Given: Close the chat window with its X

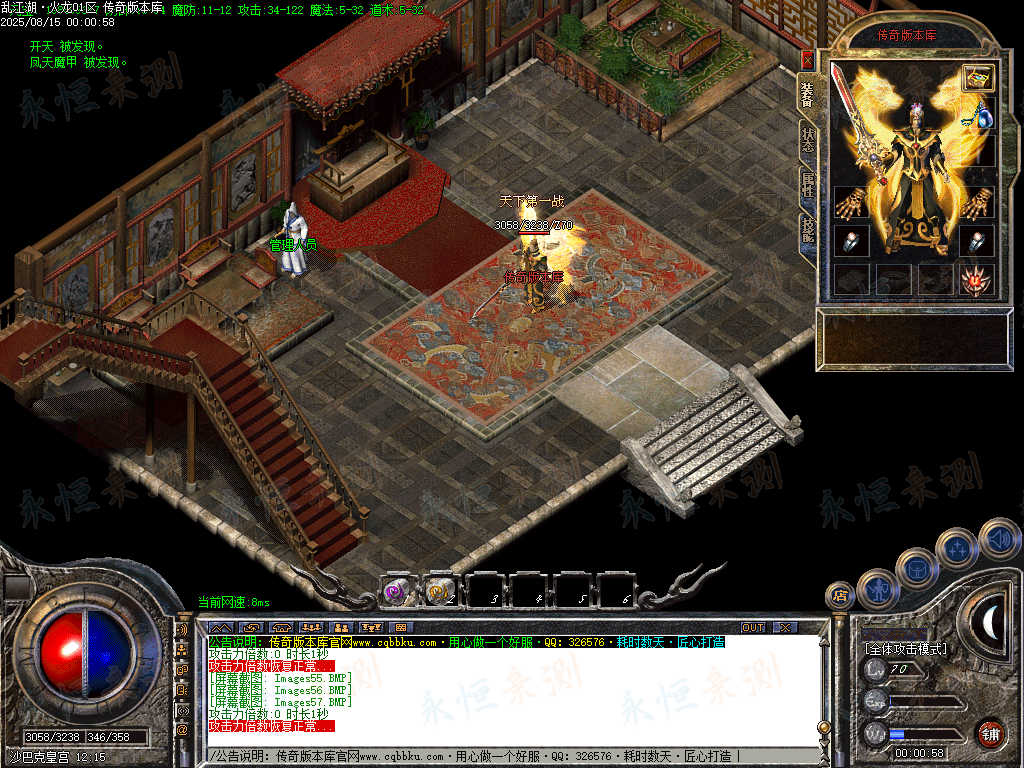Looking at the screenshot, I should [x=785, y=627].
